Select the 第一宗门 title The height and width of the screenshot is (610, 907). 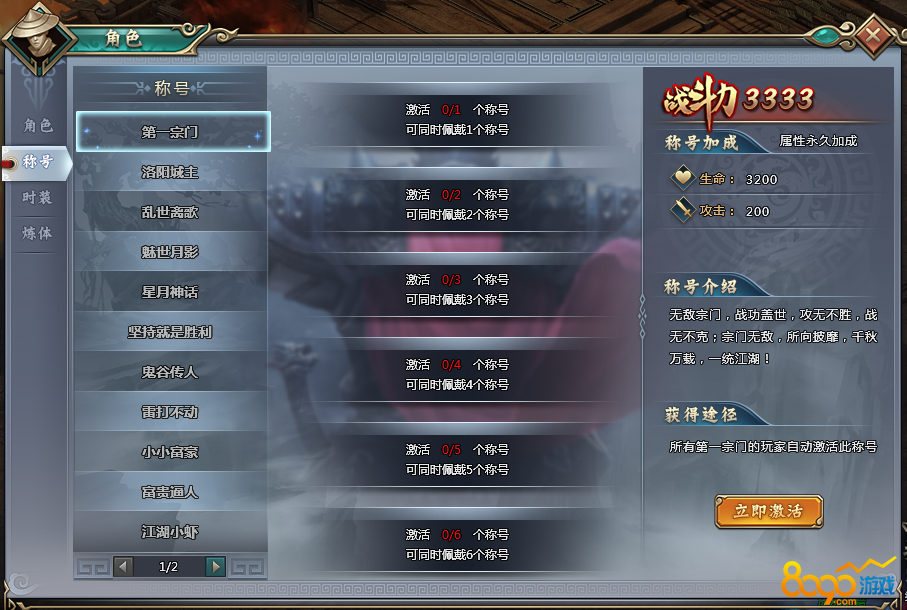tap(171, 132)
